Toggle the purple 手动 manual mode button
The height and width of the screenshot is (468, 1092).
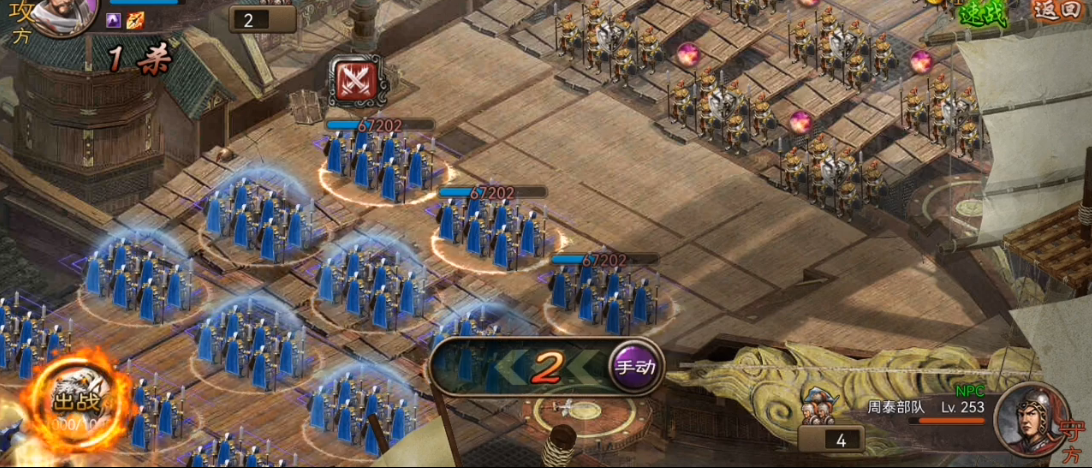[636, 367]
